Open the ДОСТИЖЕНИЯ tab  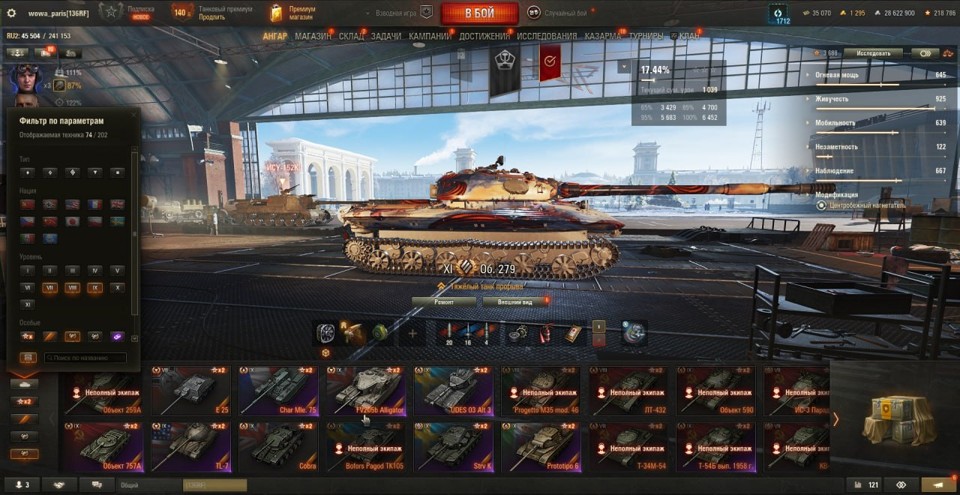483,36
